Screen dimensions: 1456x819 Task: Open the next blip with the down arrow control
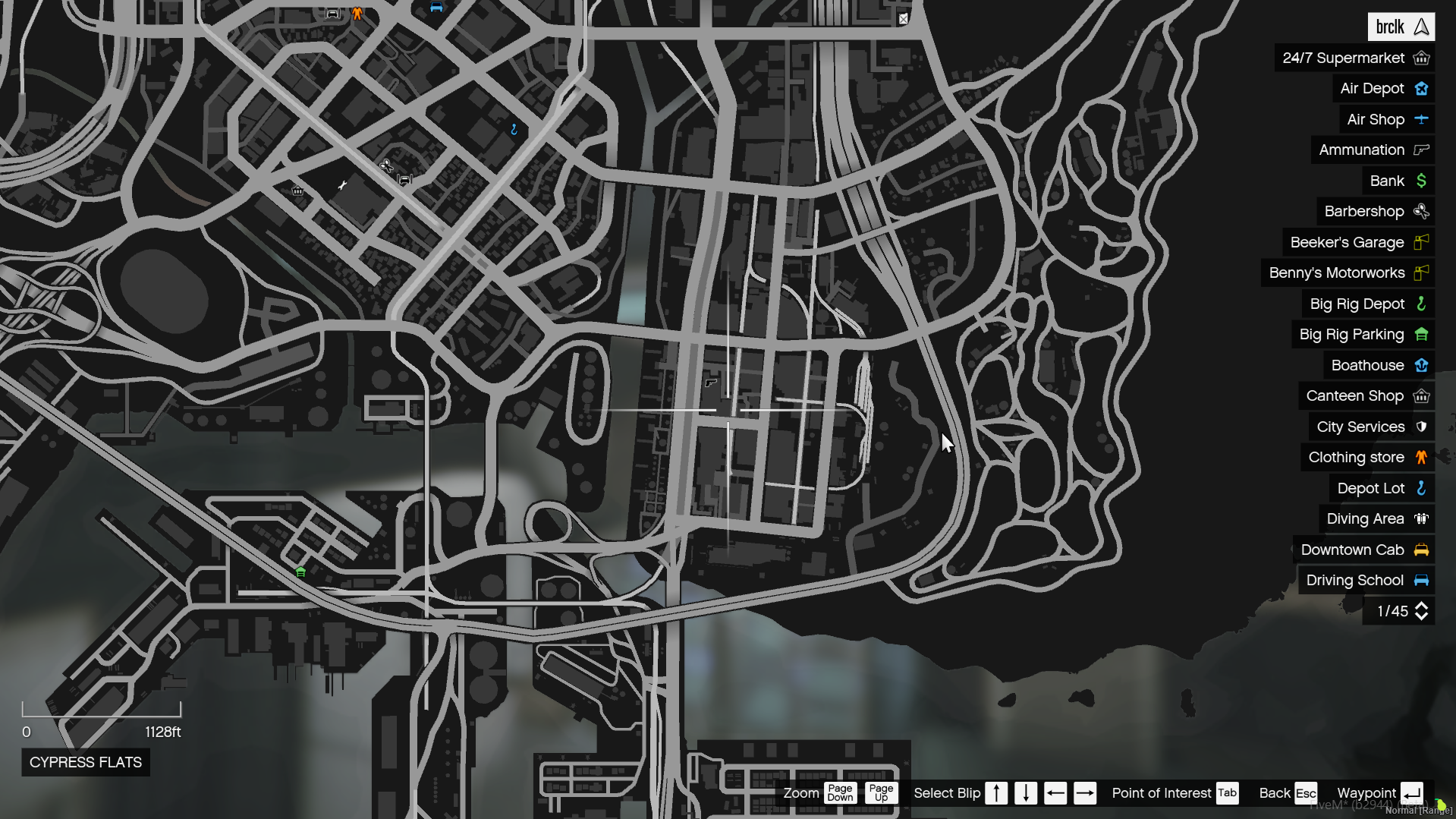[1026, 792]
